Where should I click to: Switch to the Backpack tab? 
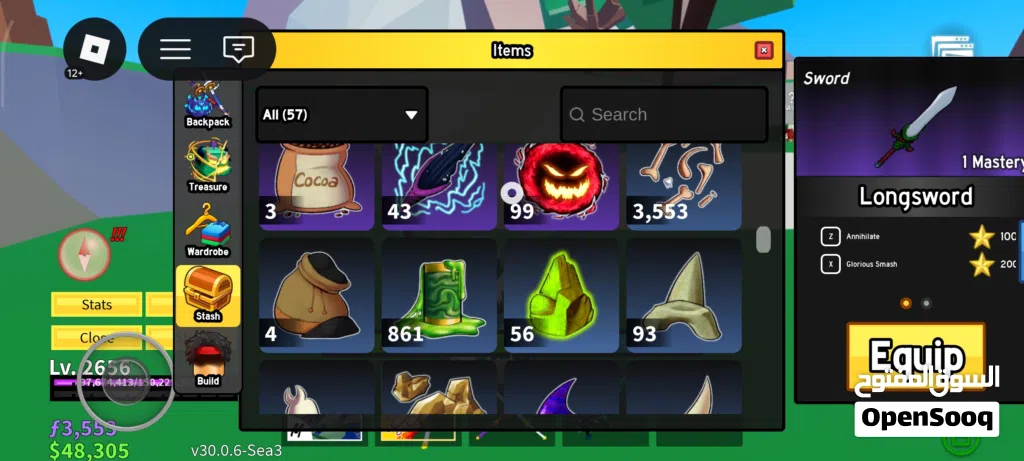(208, 105)
